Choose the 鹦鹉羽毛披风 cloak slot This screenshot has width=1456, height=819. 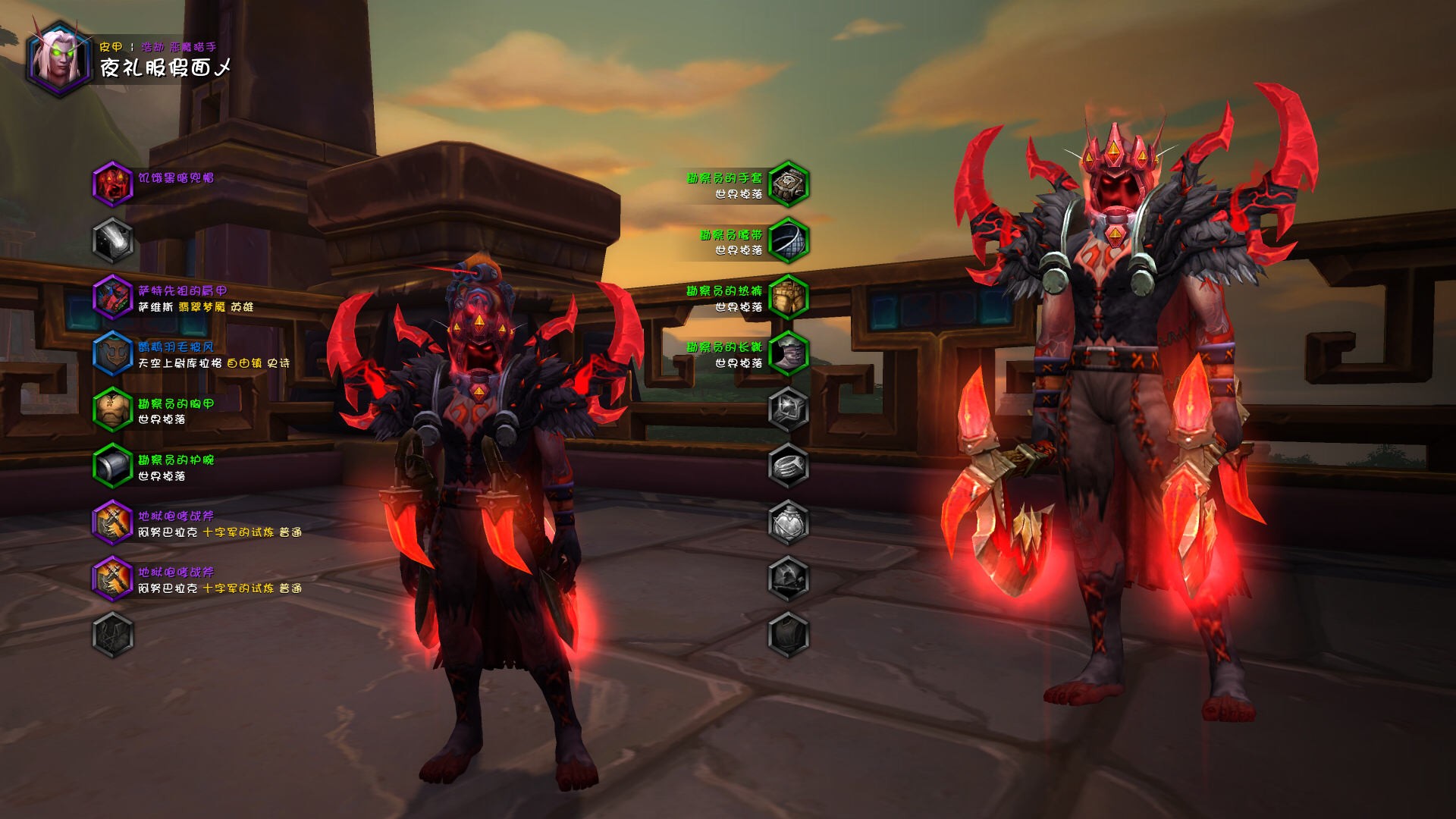point(112,353)
